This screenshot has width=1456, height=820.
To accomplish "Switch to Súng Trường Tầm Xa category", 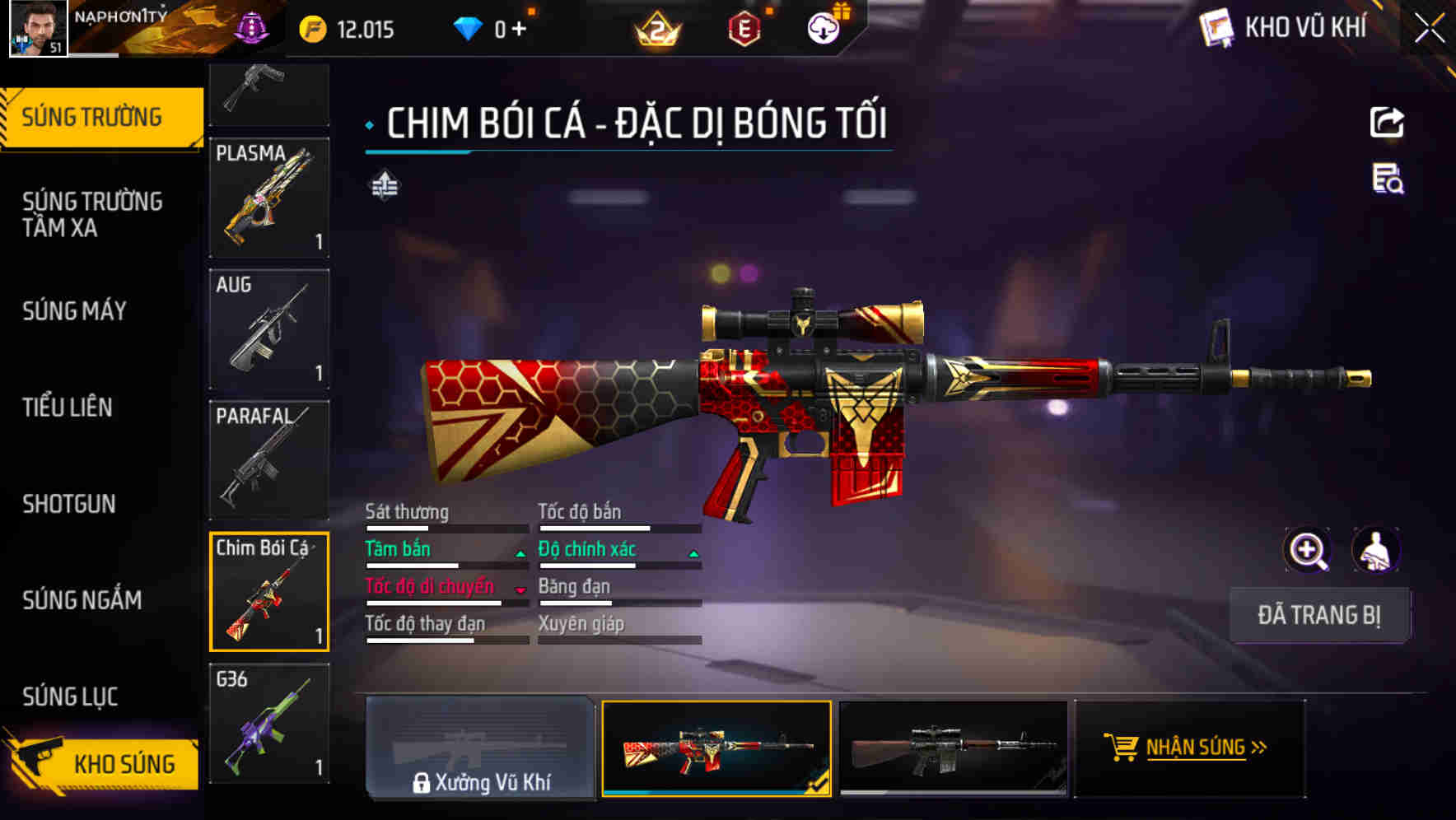I will coord(92,214).
